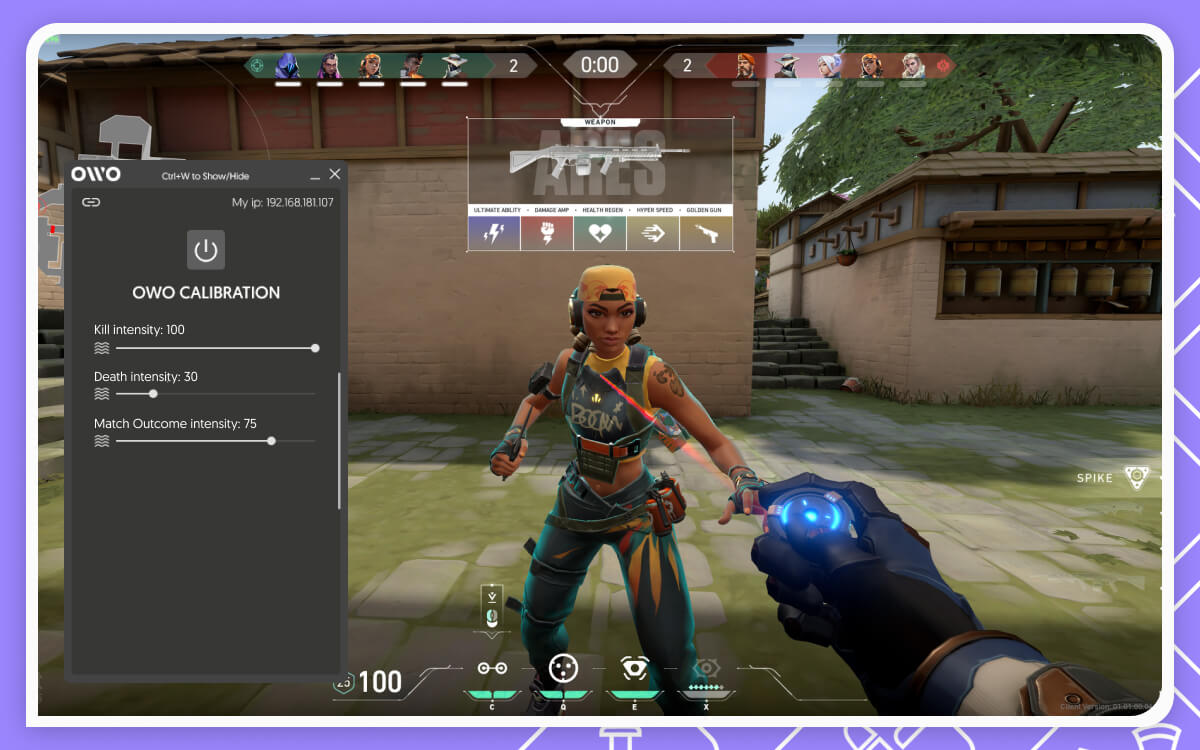
Task: Click the OWO link connection icon
Action: click(91, 202)
